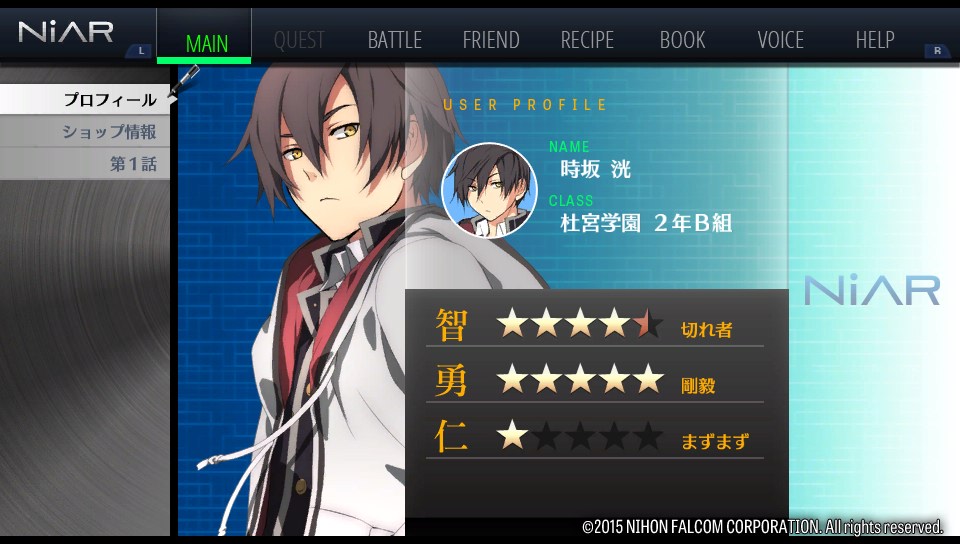Screen dimensions: 960x544
Task: Open the FRIEND tab
Action: click(490, 41)
